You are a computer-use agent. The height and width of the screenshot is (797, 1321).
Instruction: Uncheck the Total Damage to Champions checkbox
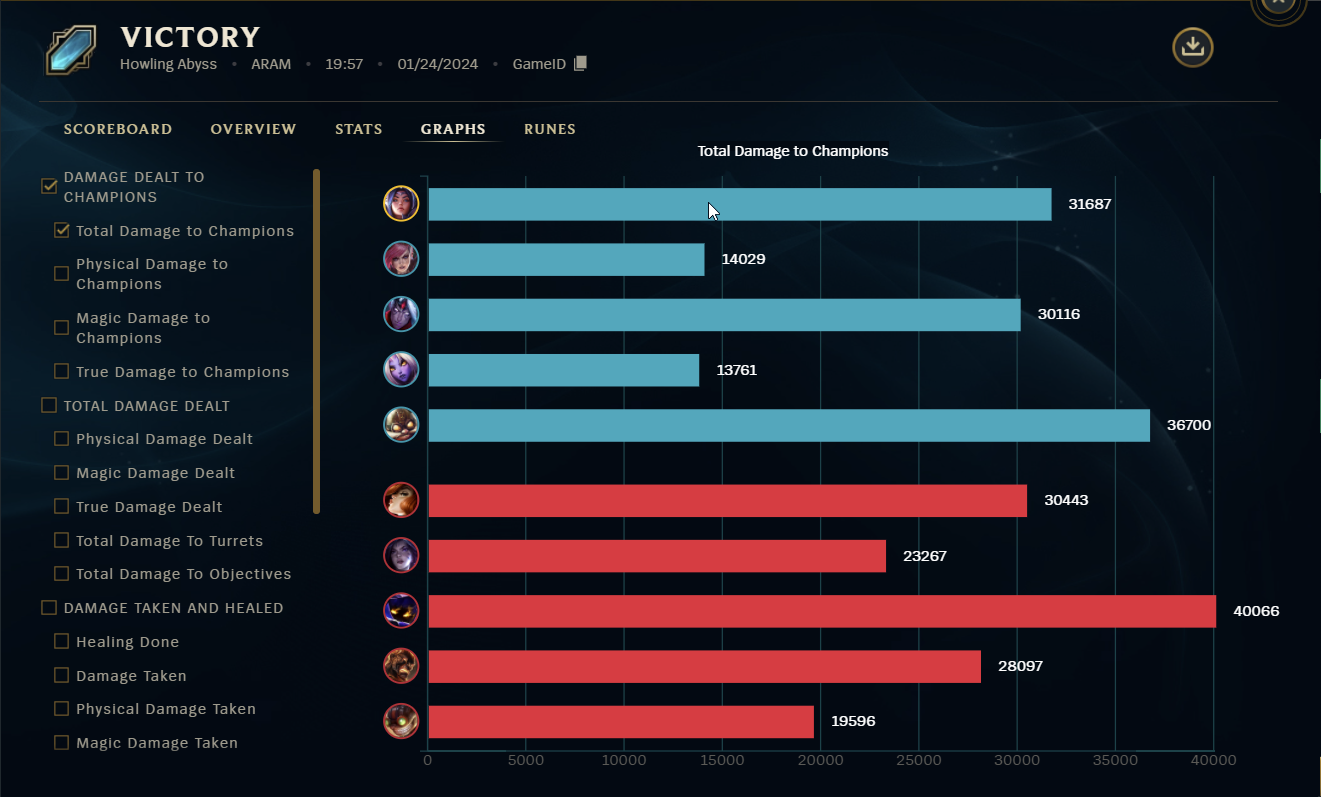click(x=61, y=230)
